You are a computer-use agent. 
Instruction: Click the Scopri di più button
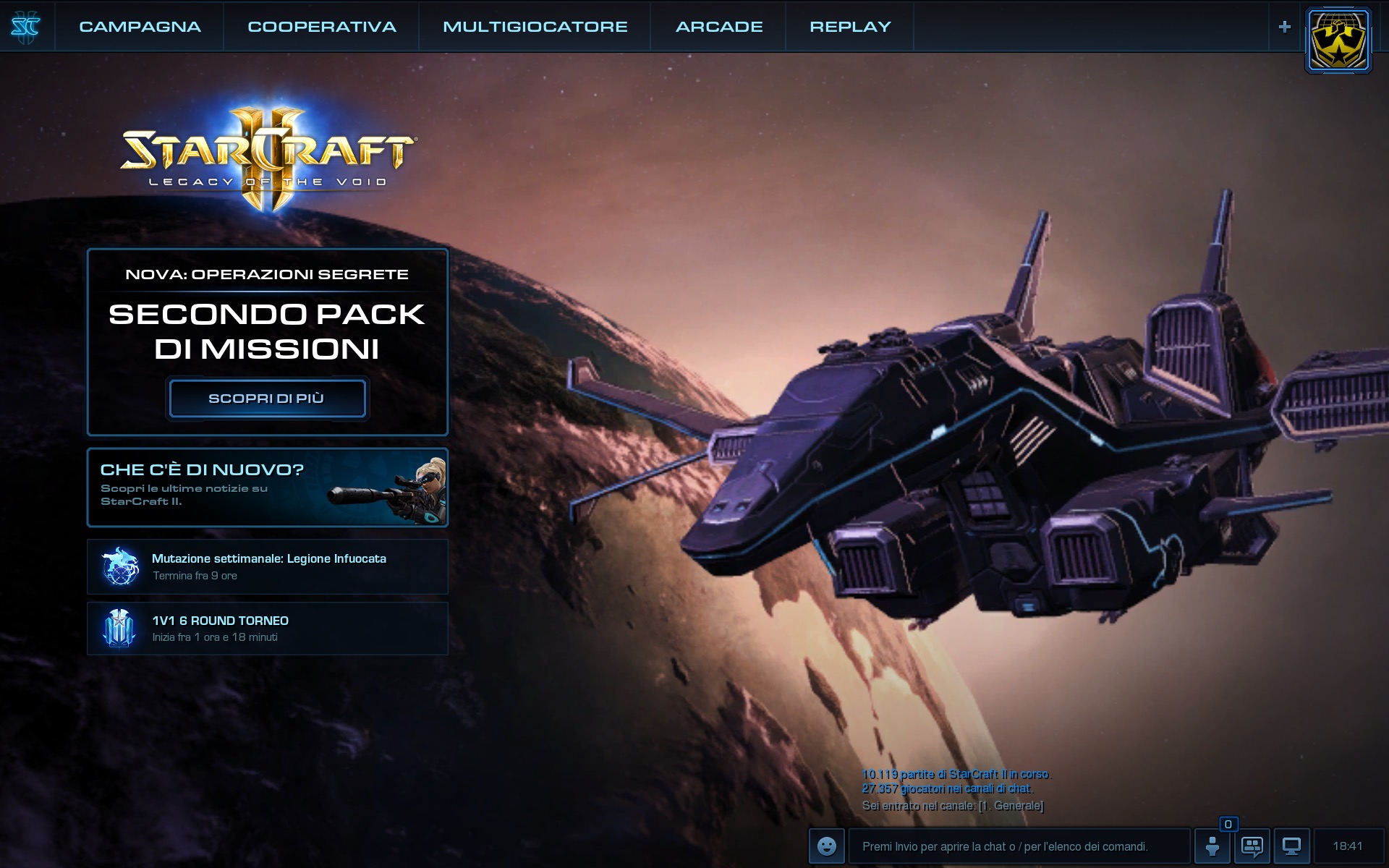[x=267, y=399]
